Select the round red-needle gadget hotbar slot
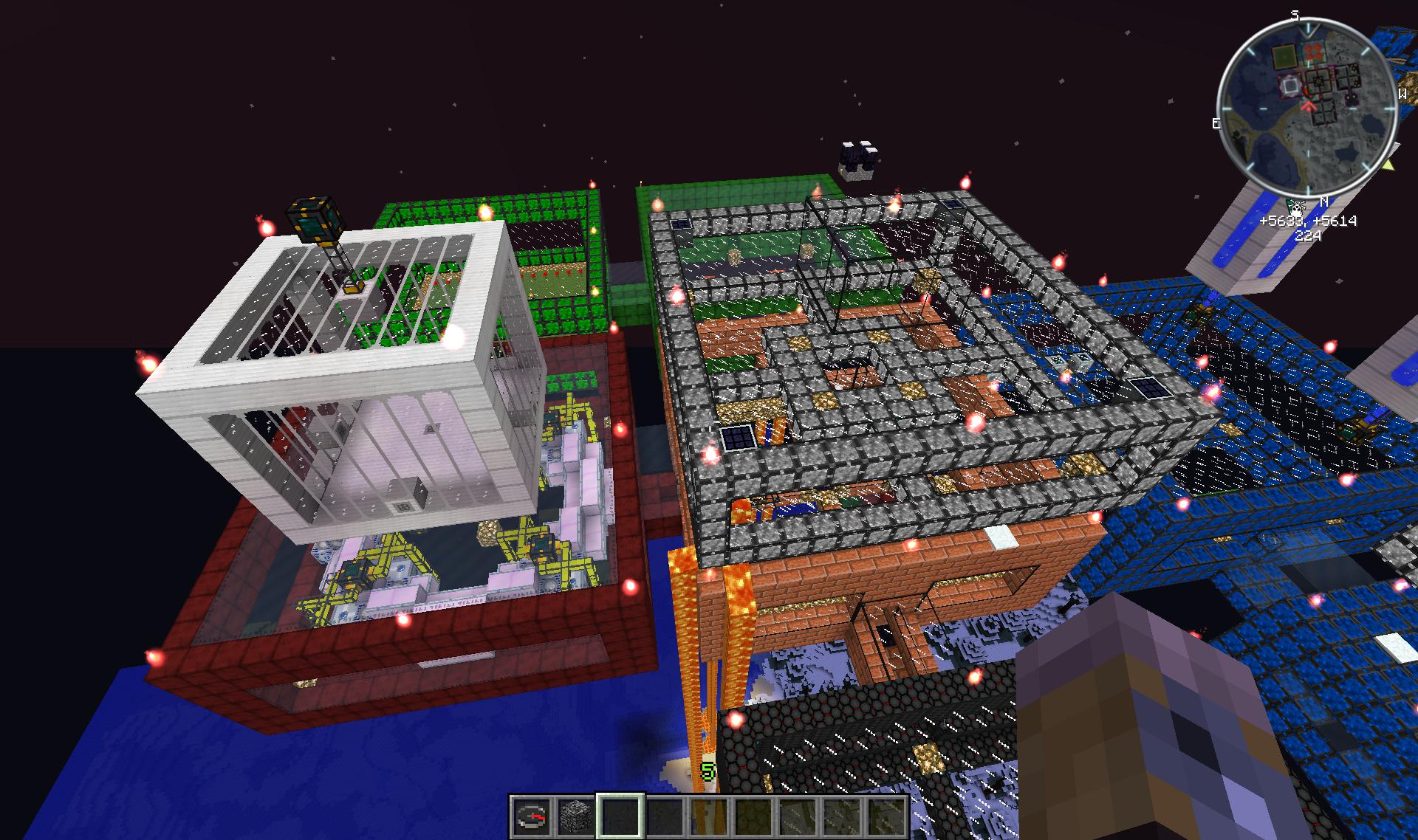The image size is (1418, 840). point(531,817)
